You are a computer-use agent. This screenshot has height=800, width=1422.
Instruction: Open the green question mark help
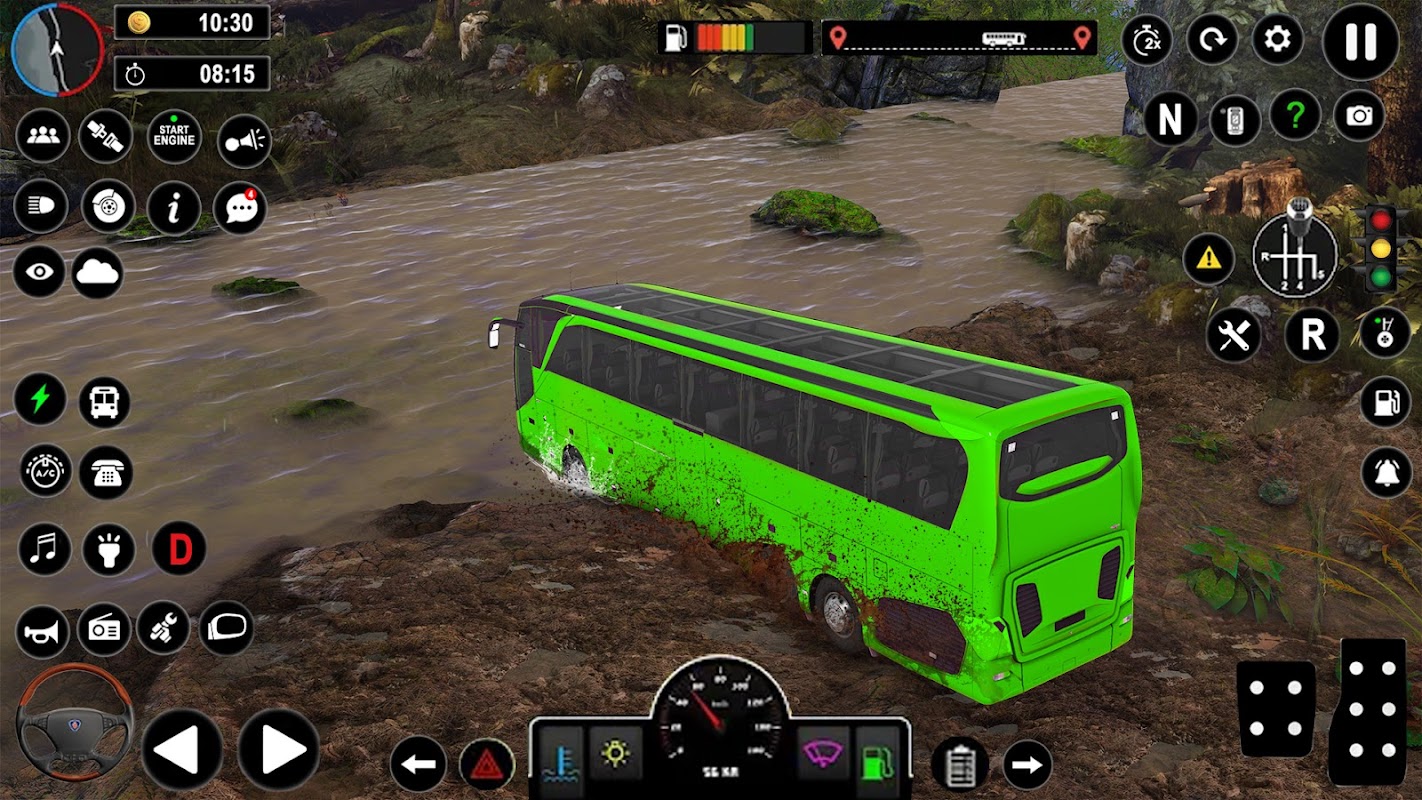(1295, 117)
